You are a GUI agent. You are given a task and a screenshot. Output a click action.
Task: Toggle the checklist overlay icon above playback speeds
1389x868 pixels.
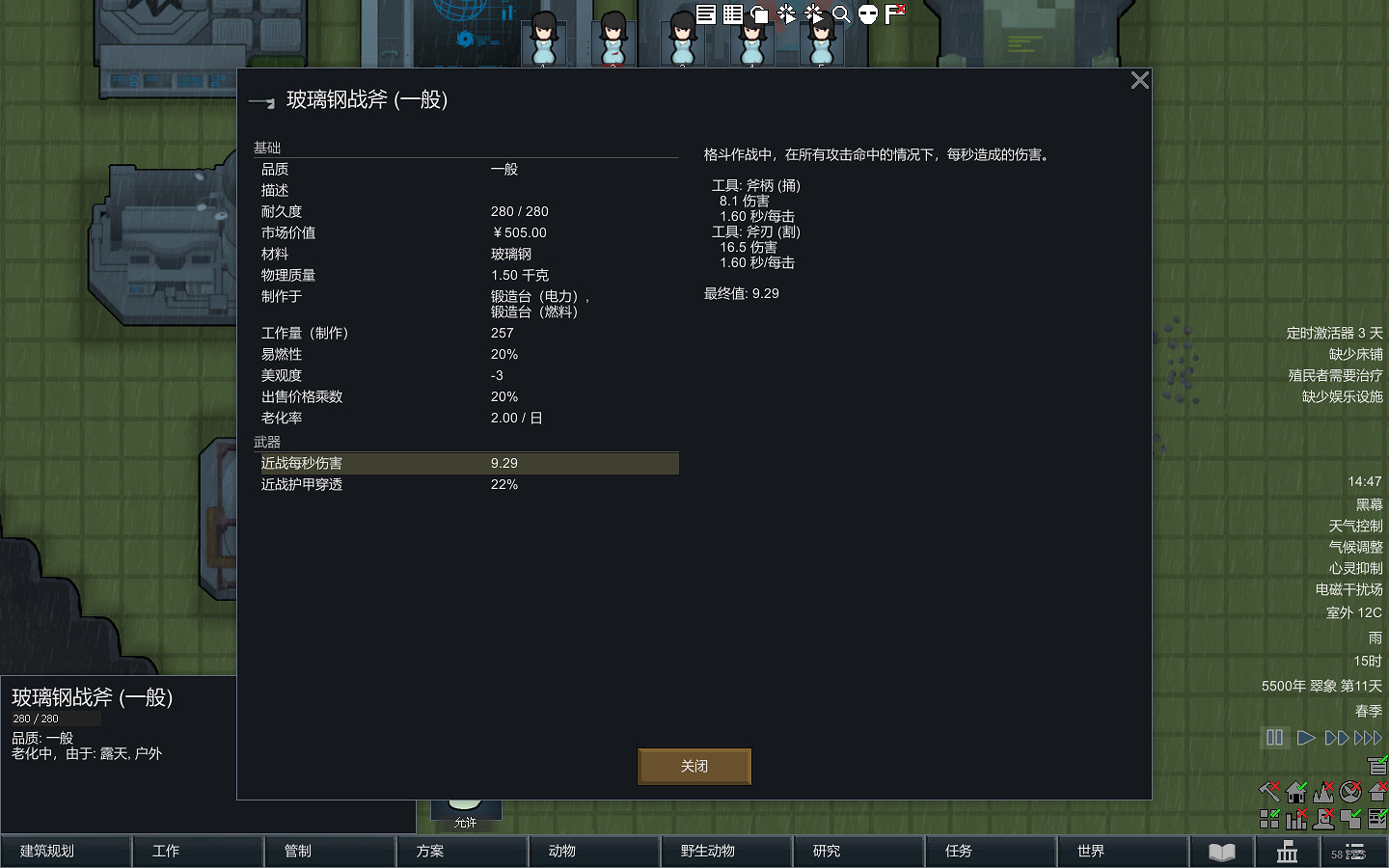[x=1377, y=764]
